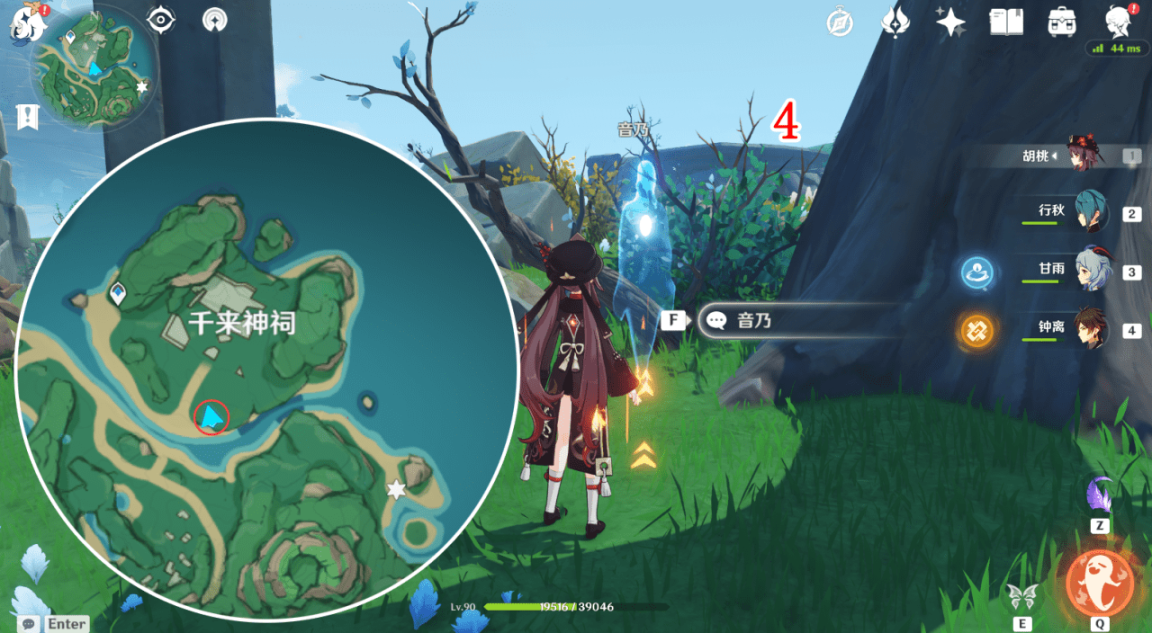This screenshot has height=633, width=1152.
Task: Open the backpack inventory
Action: click(1061, 21)
